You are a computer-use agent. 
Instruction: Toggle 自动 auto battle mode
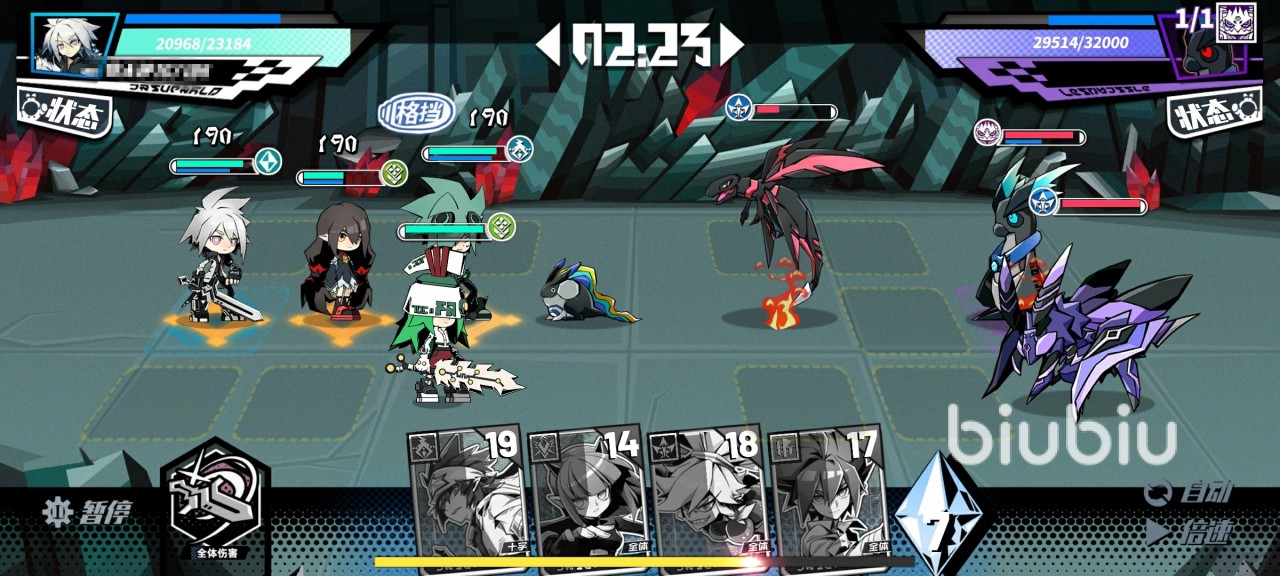tap(1190, 492)
